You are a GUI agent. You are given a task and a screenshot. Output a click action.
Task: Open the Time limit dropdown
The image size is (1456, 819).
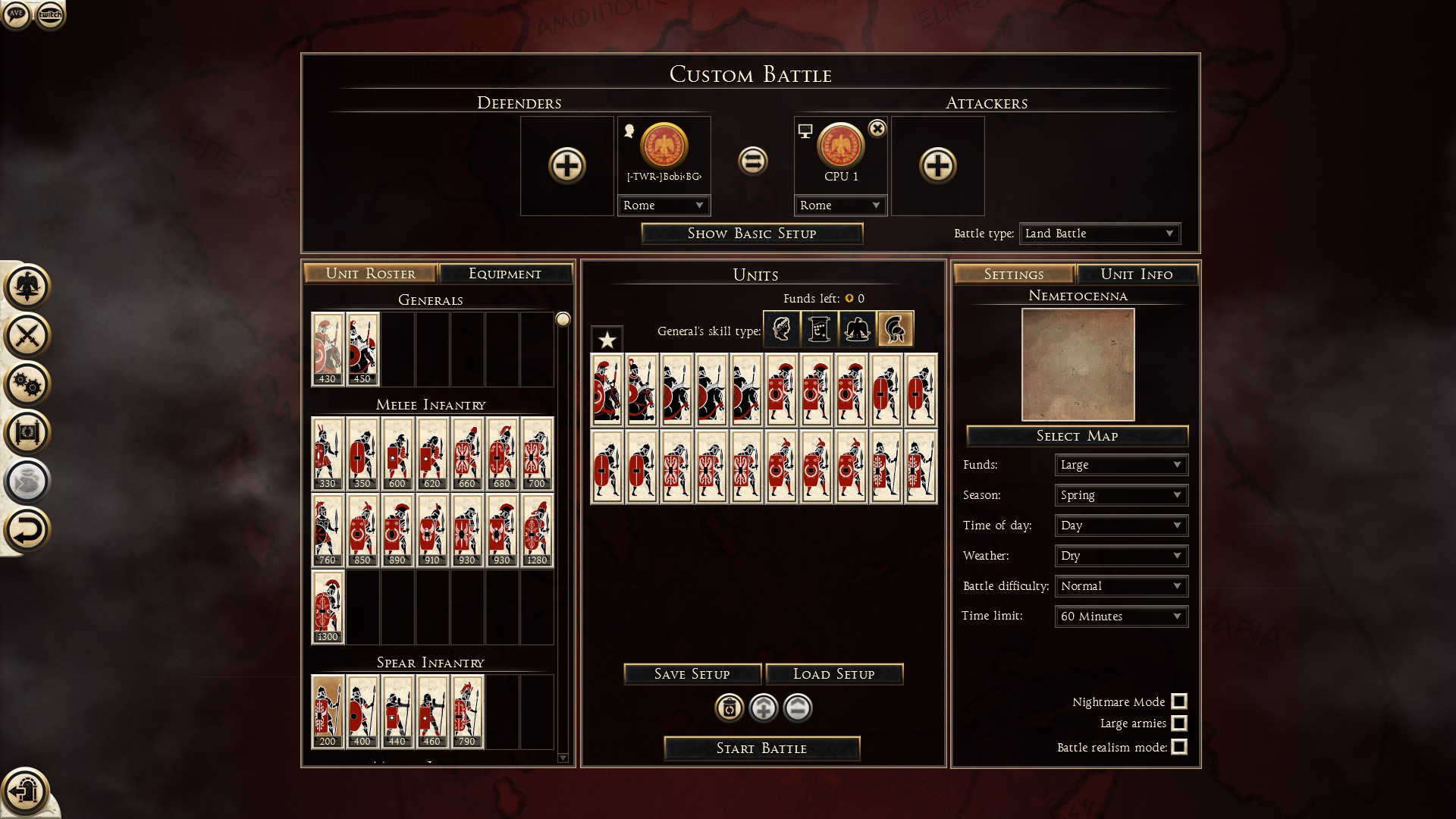coord(1121,617)
